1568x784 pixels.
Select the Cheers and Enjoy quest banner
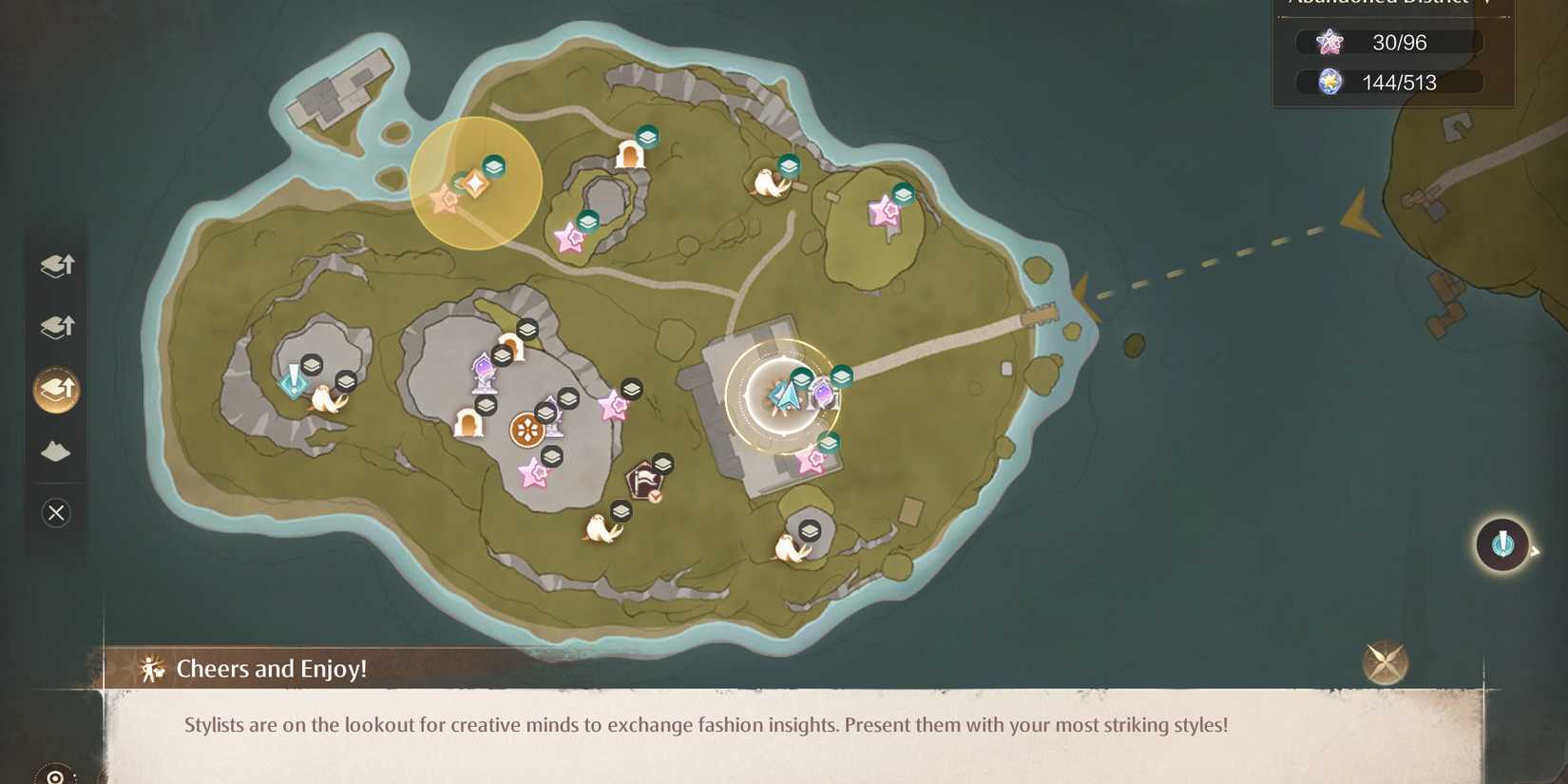point(272,668)
